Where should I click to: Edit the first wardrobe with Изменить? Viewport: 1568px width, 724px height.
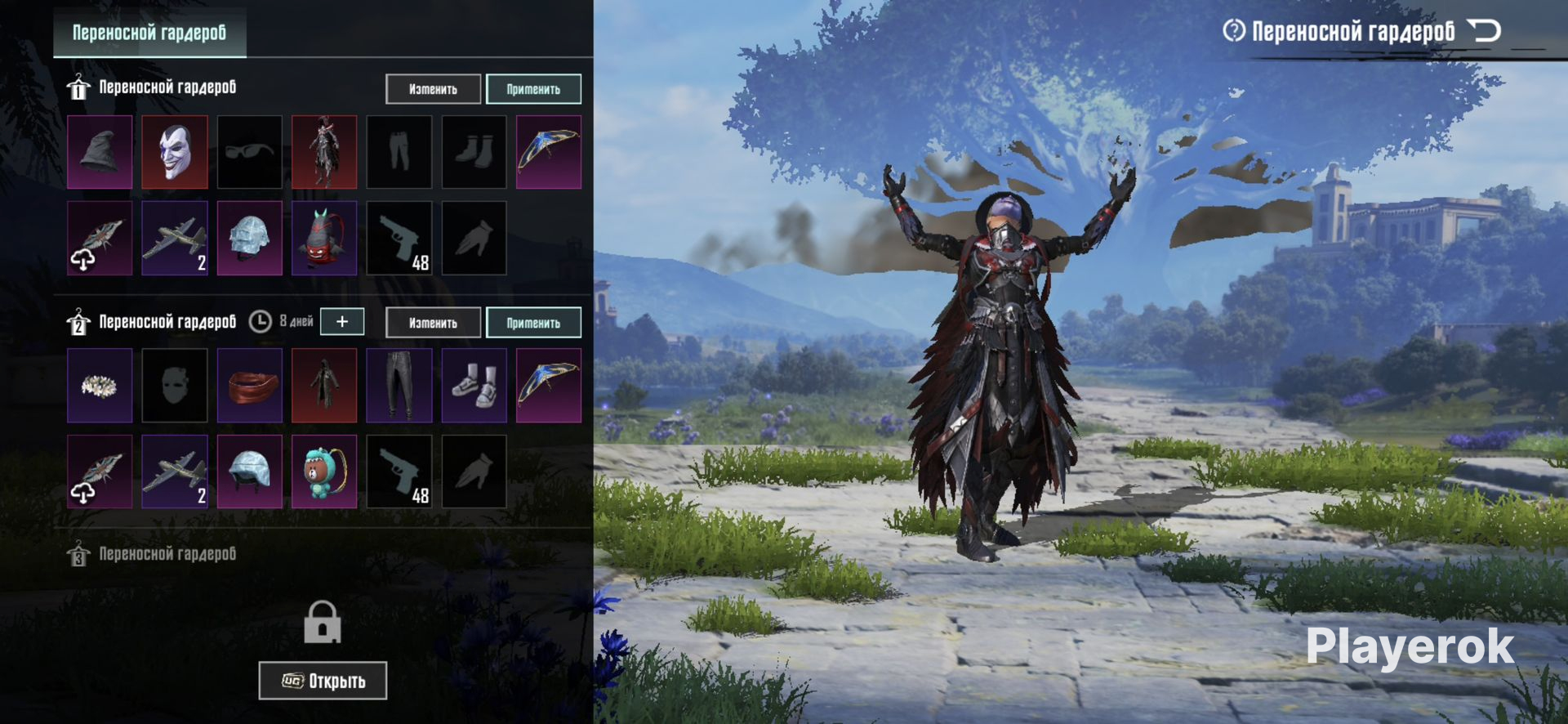(x=433, y=89)
